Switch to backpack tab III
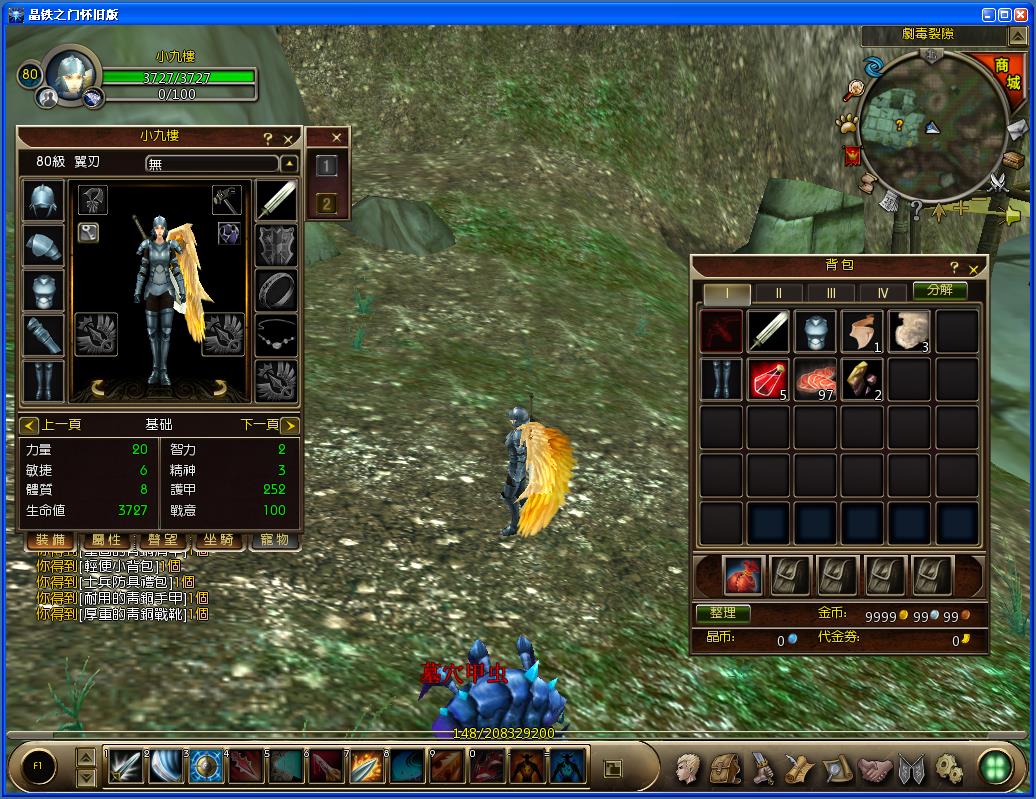The height and width of the screenshot is (799, 1036). 831,293
